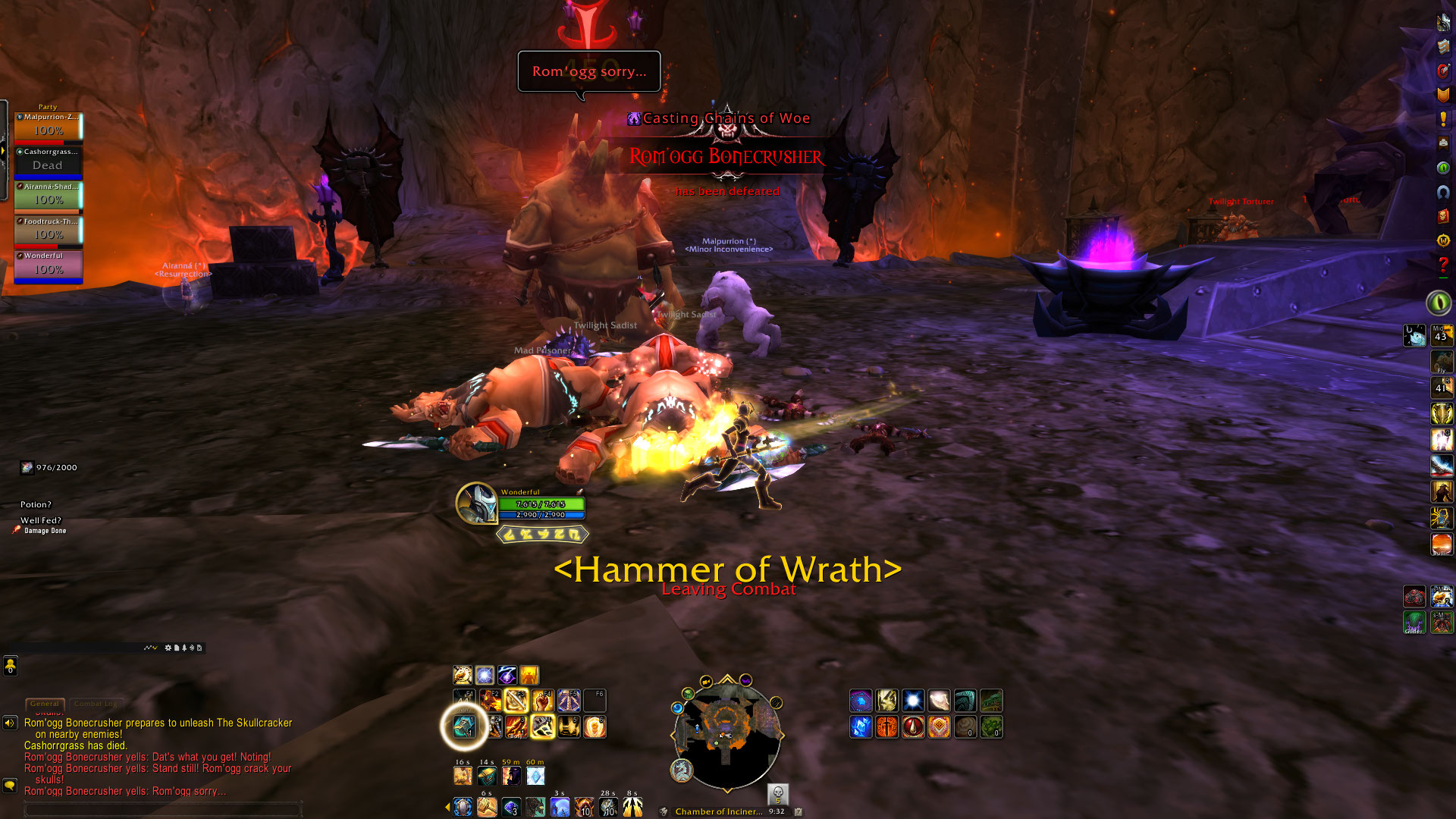Click the red question mark help icon

1443,265
